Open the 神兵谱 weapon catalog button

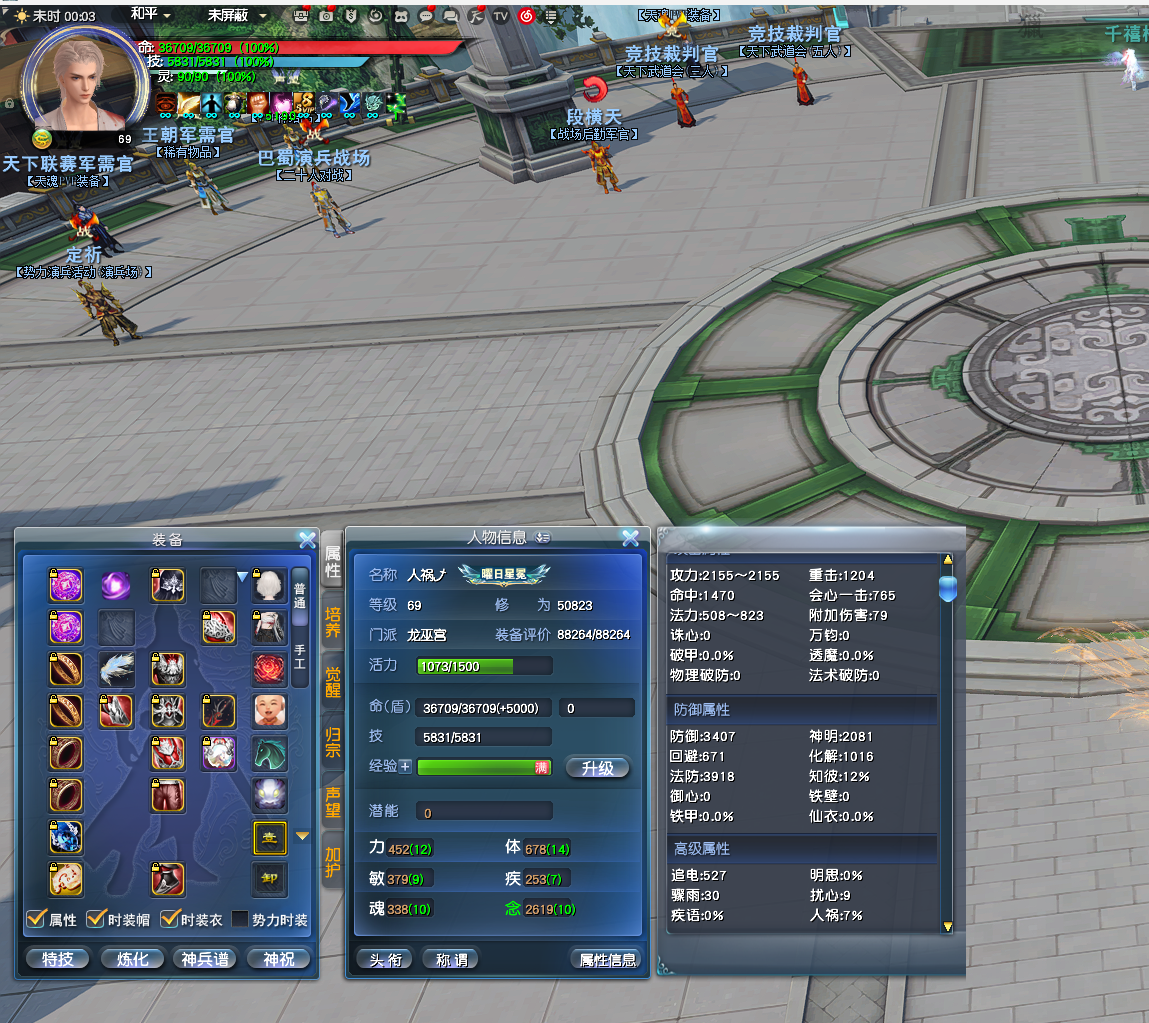click(x=205, y=959)
